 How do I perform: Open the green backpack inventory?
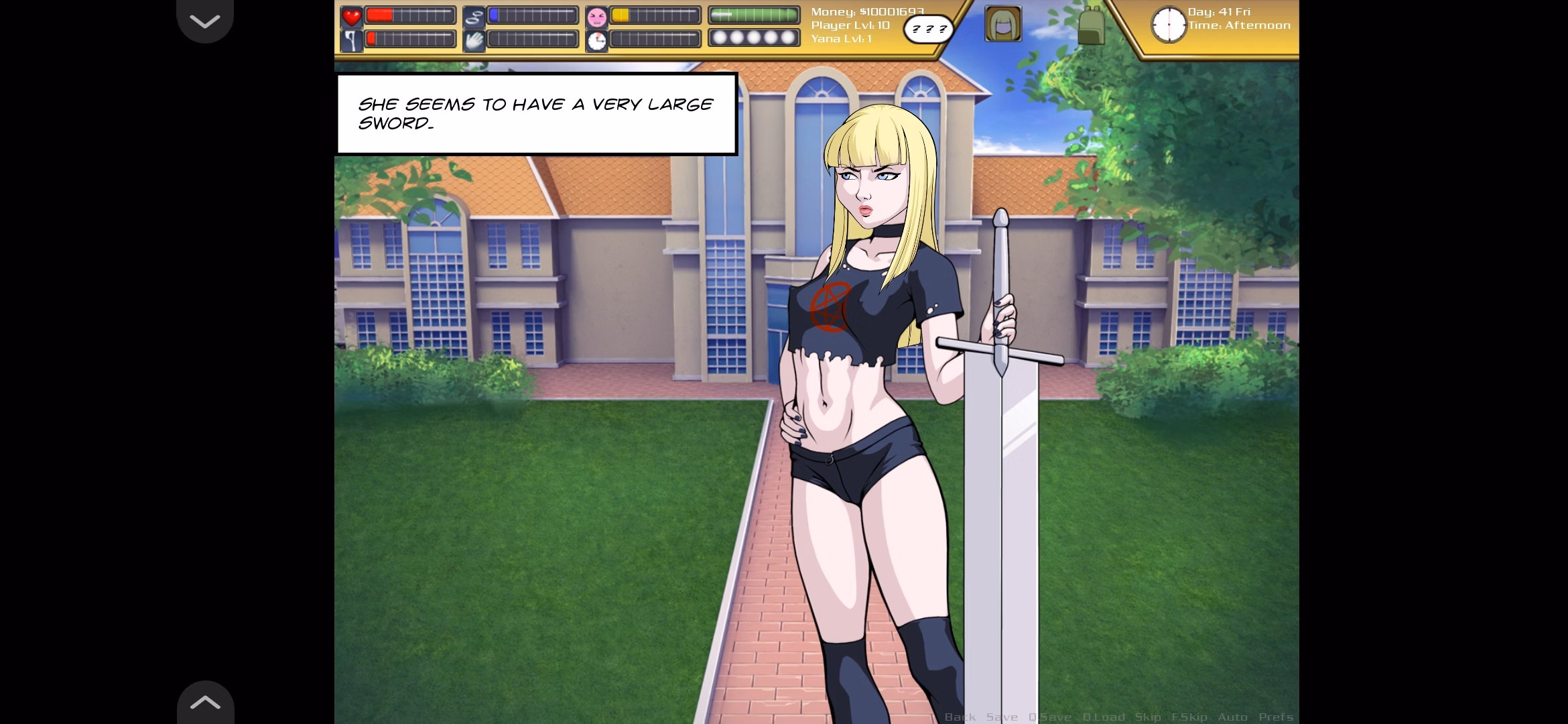[x=1091, y=25]
